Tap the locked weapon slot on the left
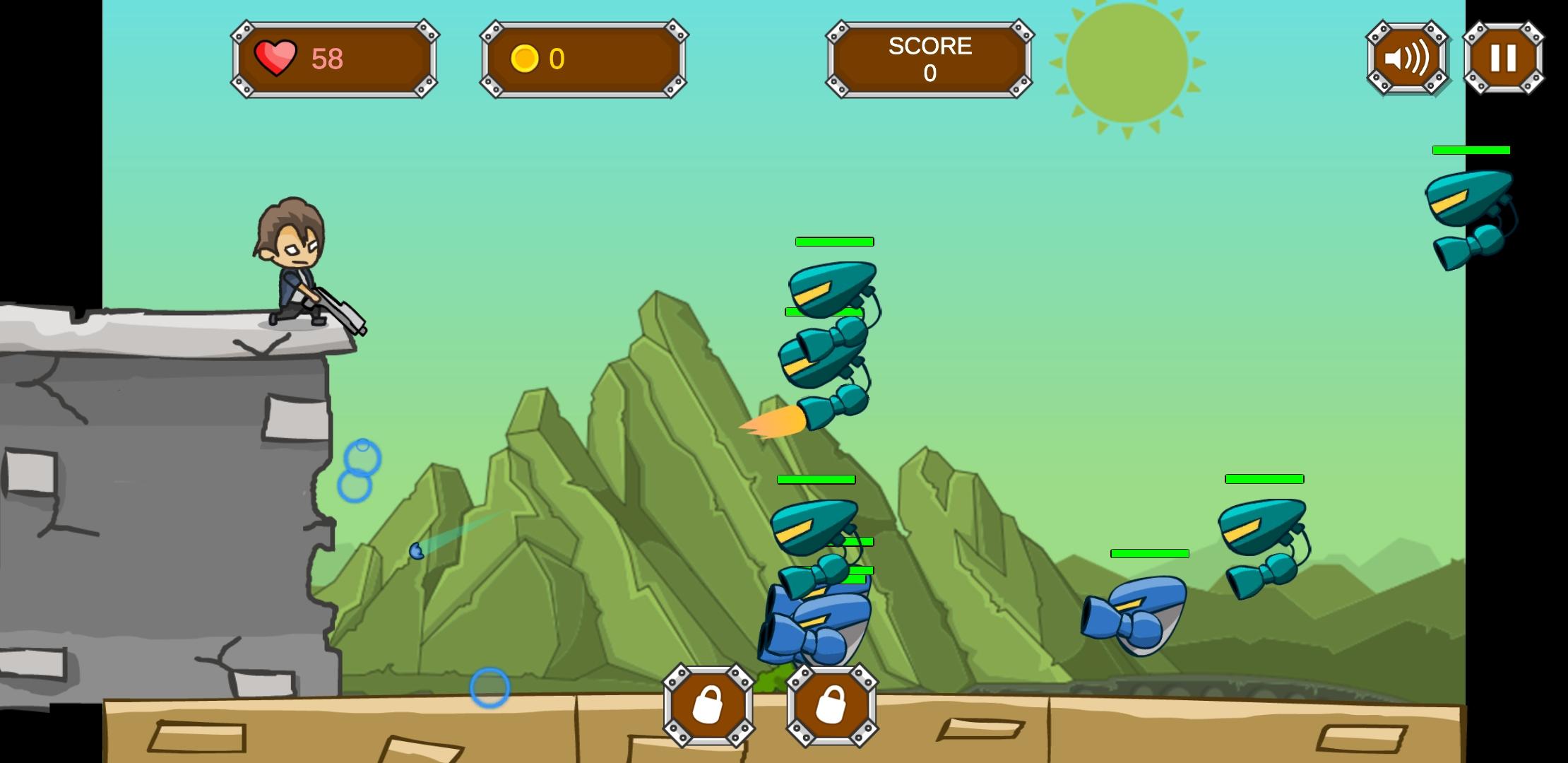Viewport: 1568px width, 763px height. [x=708, y=706]
